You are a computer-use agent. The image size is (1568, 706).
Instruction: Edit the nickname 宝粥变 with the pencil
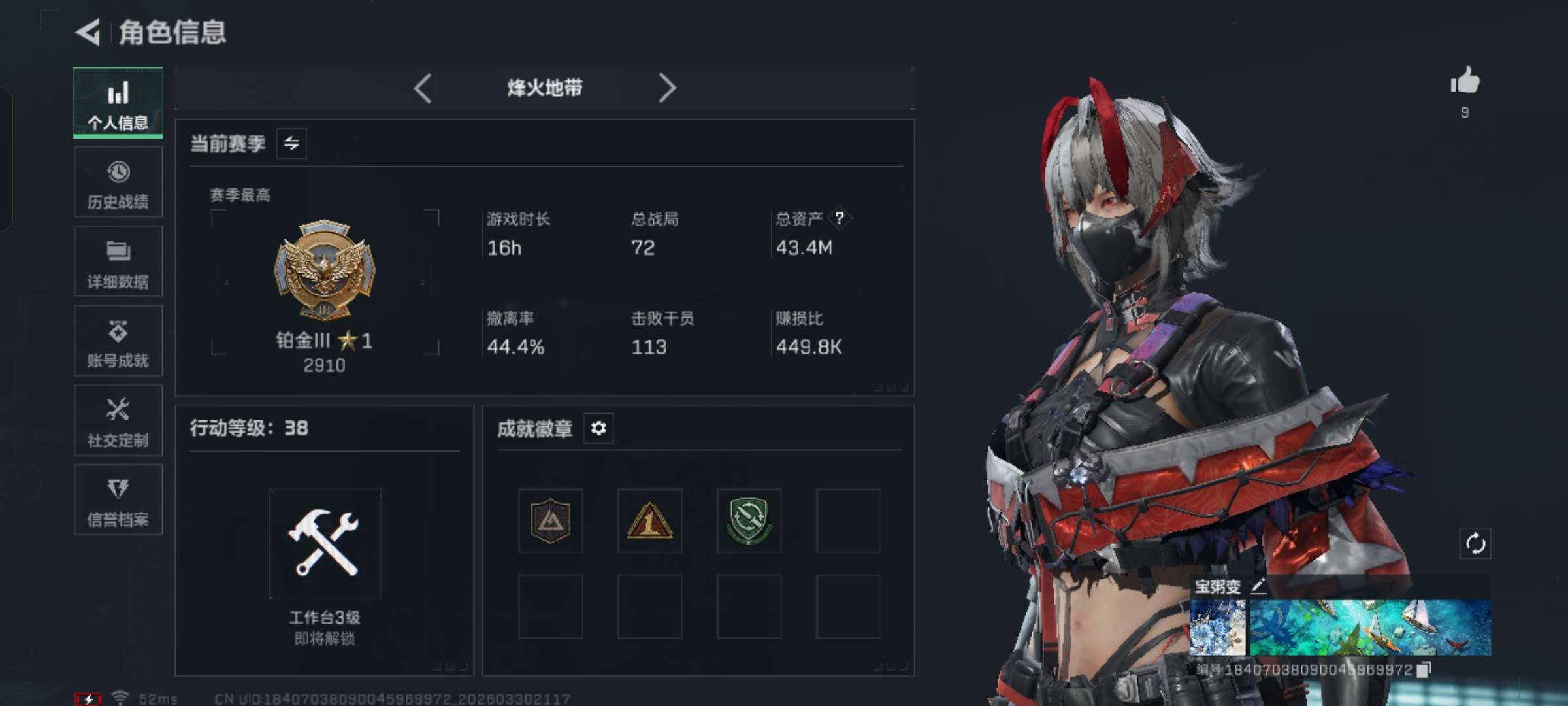[x=1258, y=586]
